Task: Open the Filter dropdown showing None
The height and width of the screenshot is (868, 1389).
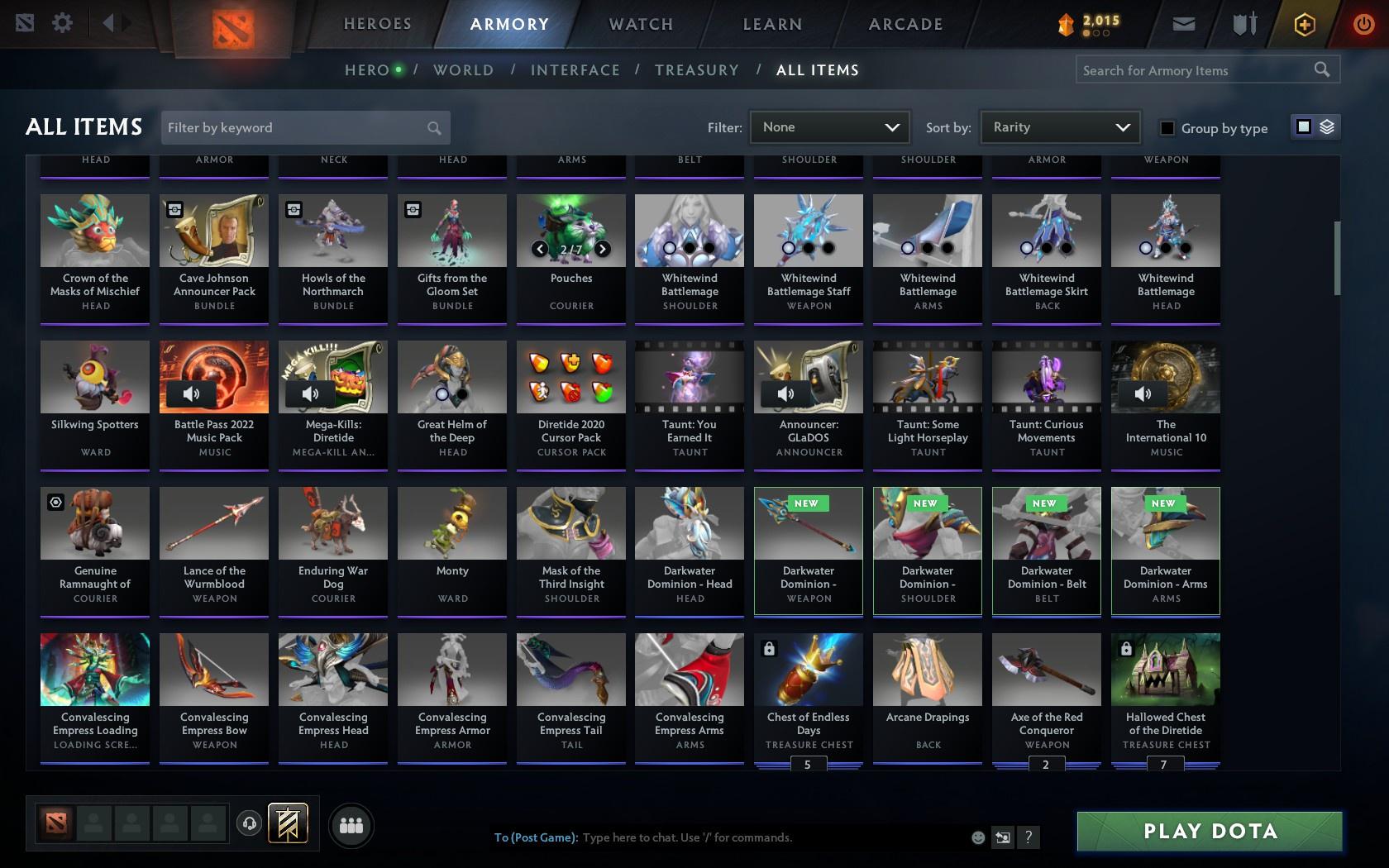Action: (x=829, y=127)
